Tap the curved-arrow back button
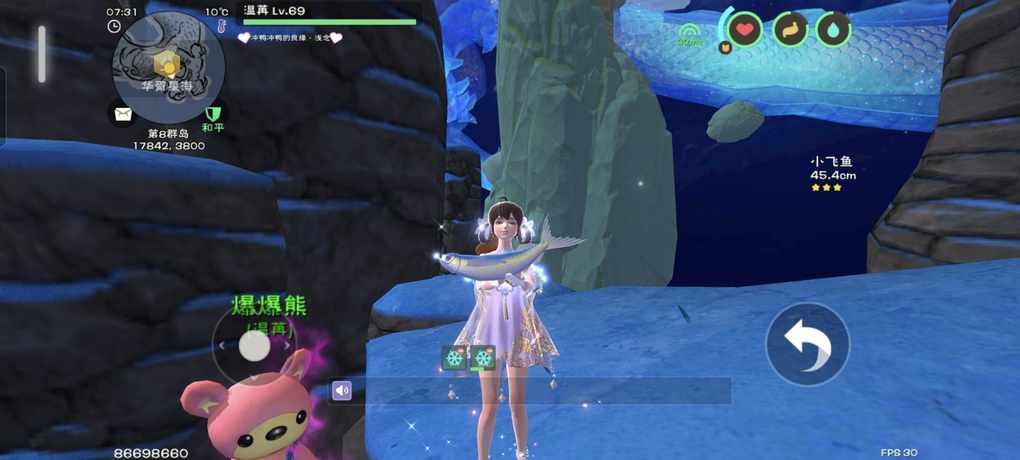This screenshot has height=460, width=1020. (x=808, y=345)
